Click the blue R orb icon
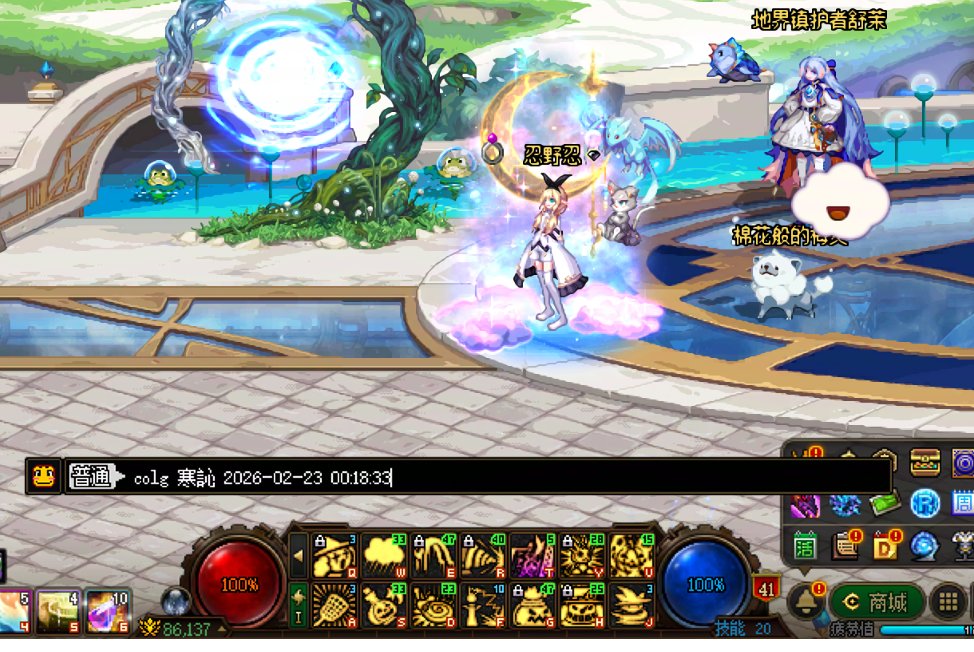 [924, 504]
